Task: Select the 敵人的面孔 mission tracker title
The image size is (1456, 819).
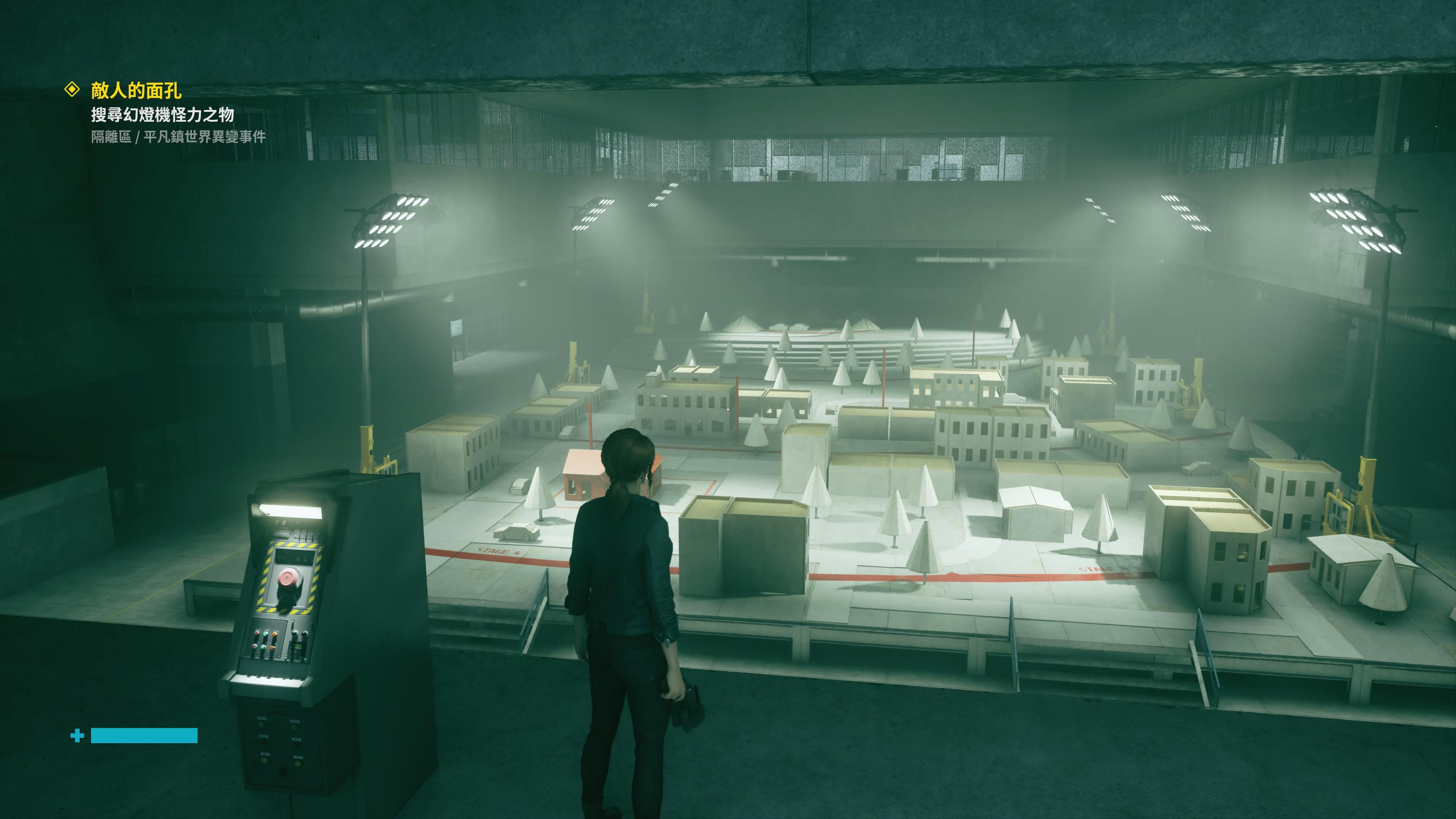Action: pyautogui.click(x=136, y=91)
